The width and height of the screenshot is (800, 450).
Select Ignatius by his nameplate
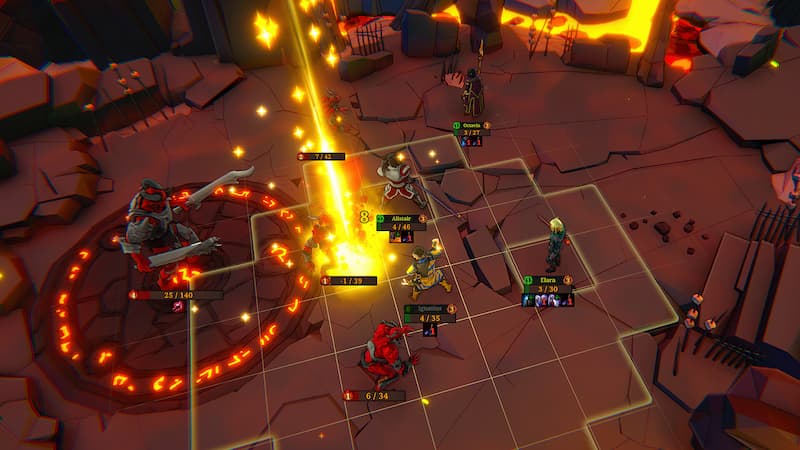[428, 309]
